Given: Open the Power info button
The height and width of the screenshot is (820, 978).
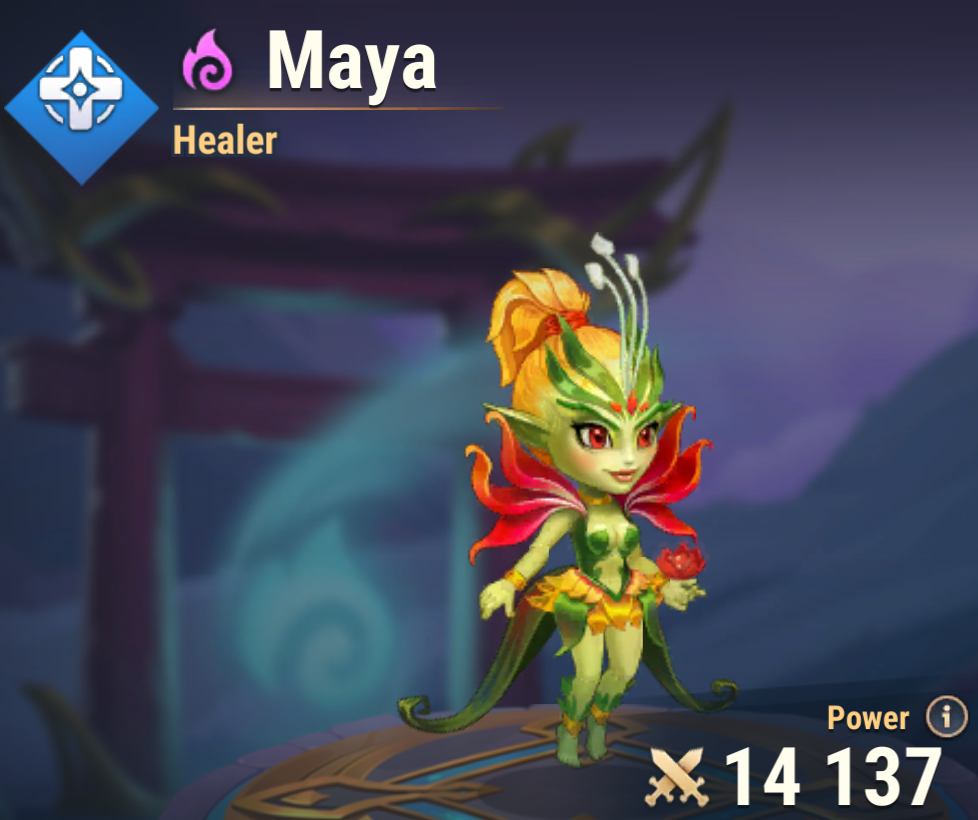Looking at the screenshot, I should pyautogui.click(x=946, y=716).
